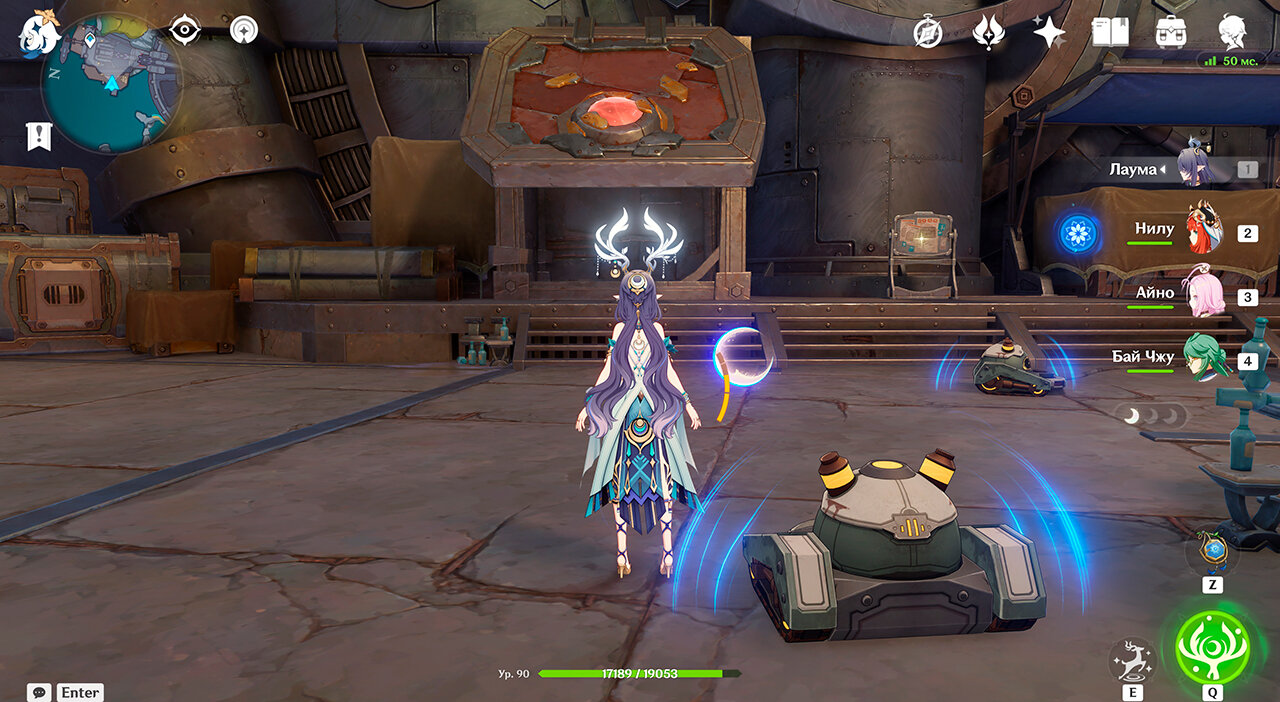Open the four-point star Wish icon
Screen dimensions: 1280x702
click(1049, 32)
